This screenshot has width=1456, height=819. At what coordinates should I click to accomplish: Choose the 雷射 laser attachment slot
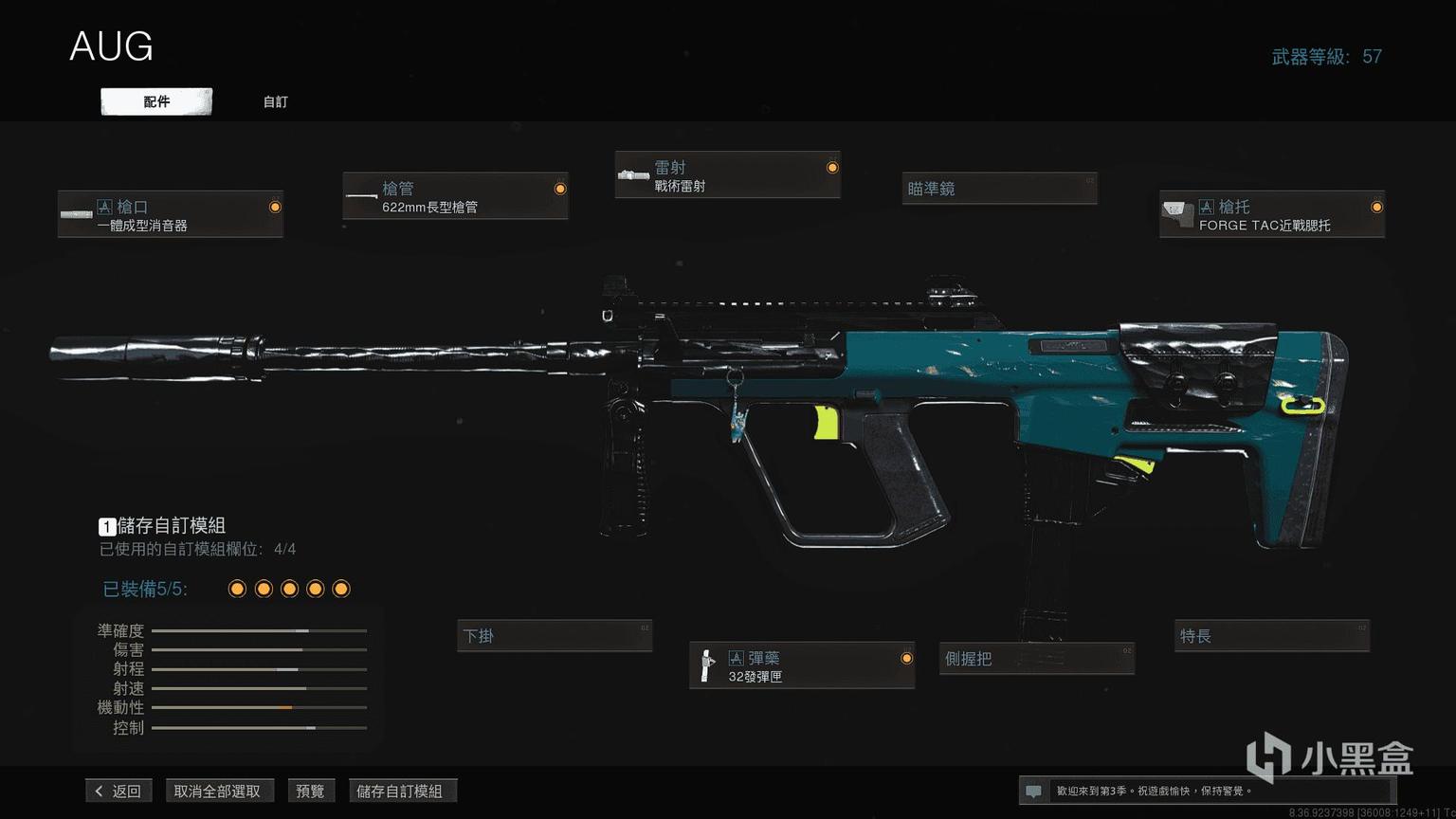(x=727, y=175)
